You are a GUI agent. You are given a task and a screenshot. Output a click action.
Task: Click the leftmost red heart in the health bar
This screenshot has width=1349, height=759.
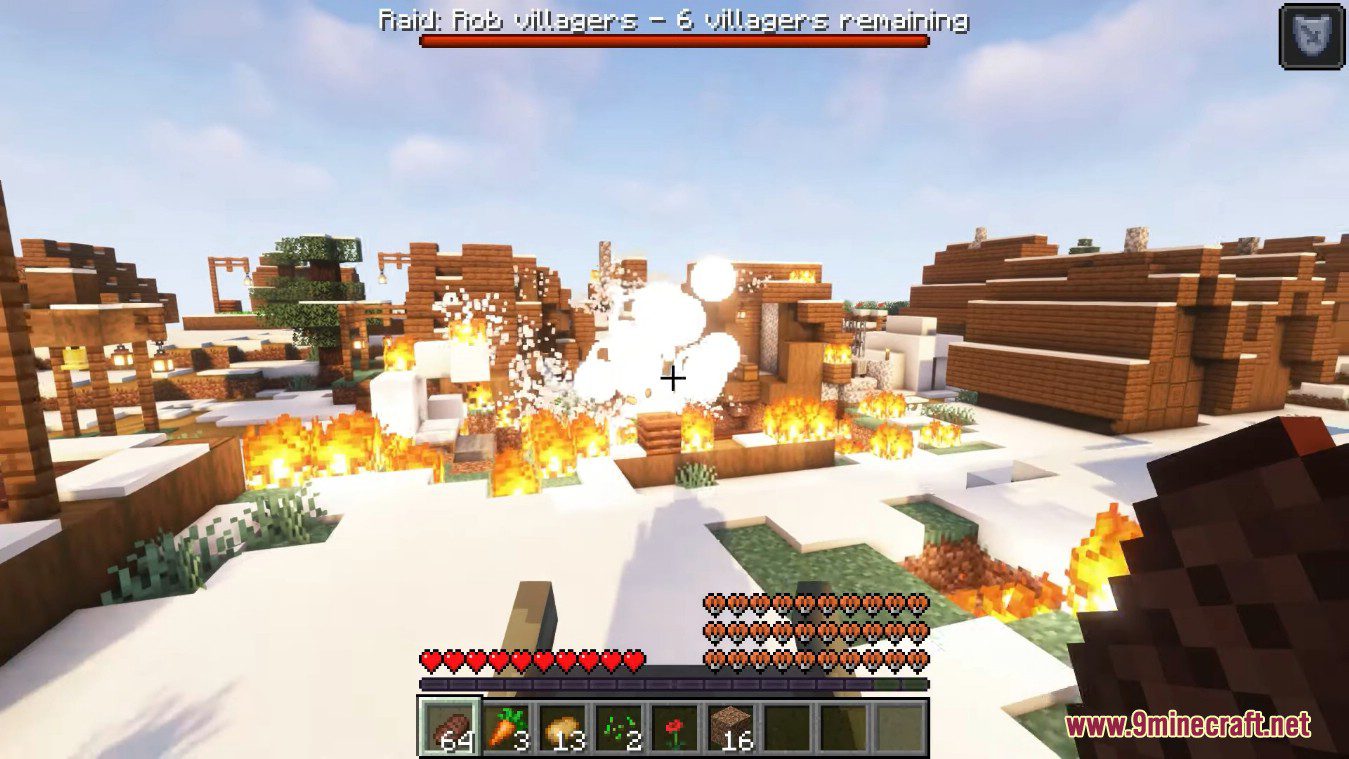(x=429, y=660)
